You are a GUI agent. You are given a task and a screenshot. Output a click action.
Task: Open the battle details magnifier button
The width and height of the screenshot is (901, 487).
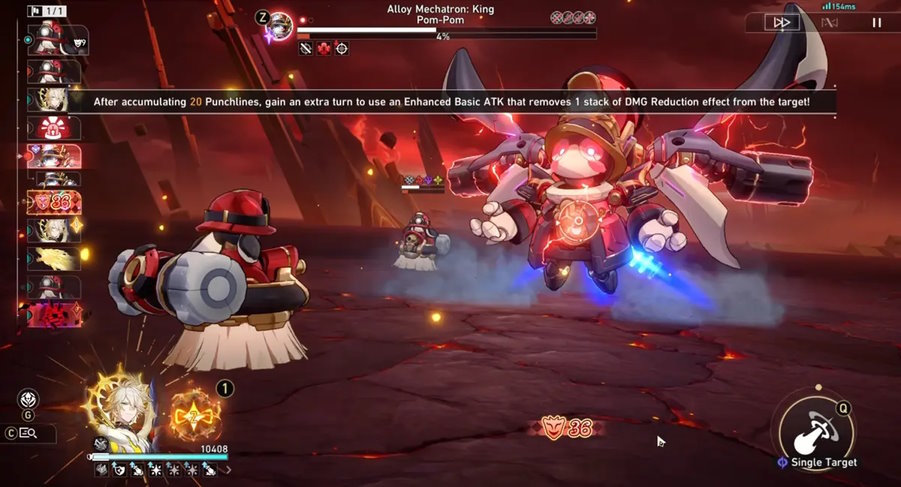tap(28, 433)
